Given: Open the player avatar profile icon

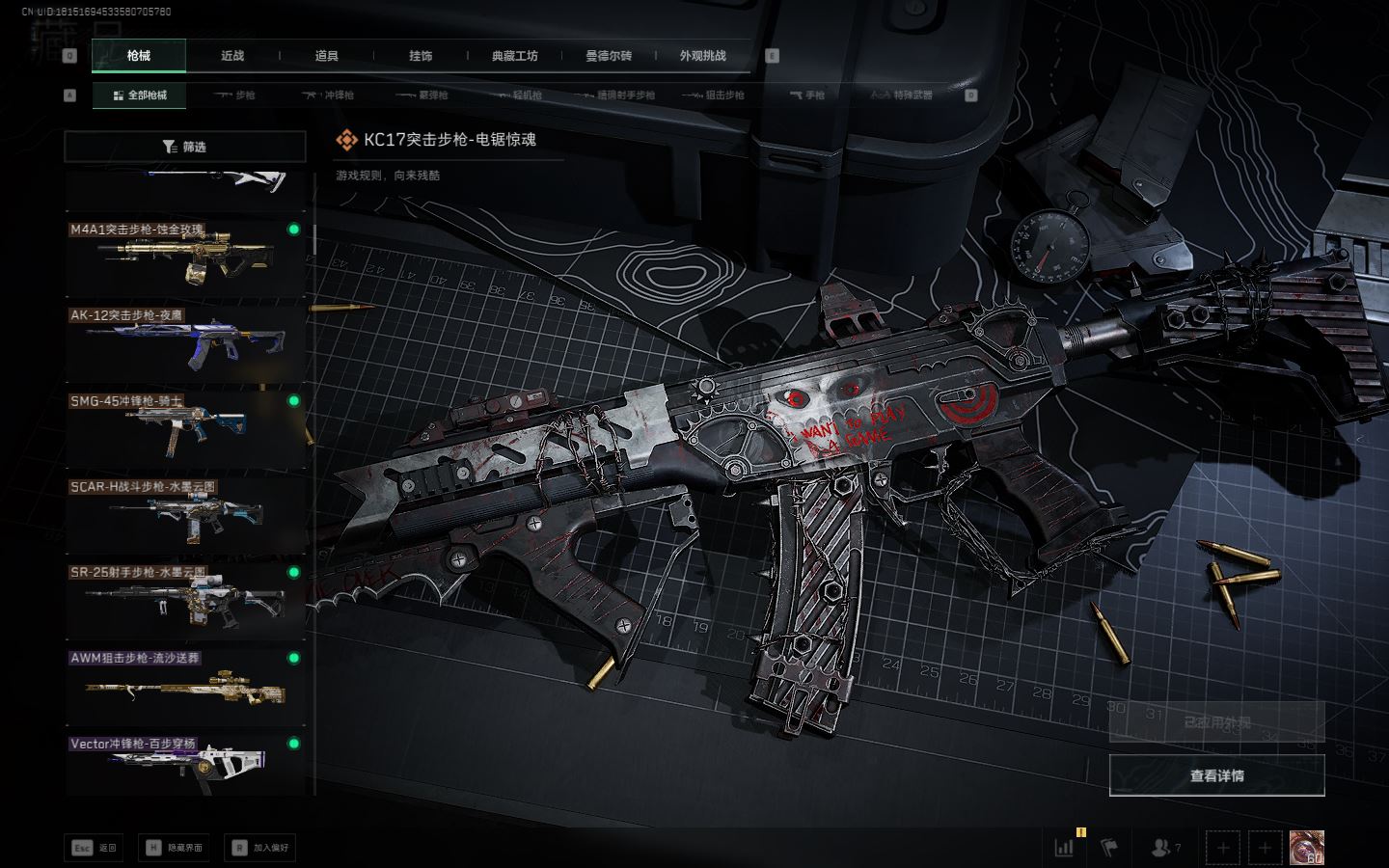Looking at the screenshot, I should [x=1306, y=848].
